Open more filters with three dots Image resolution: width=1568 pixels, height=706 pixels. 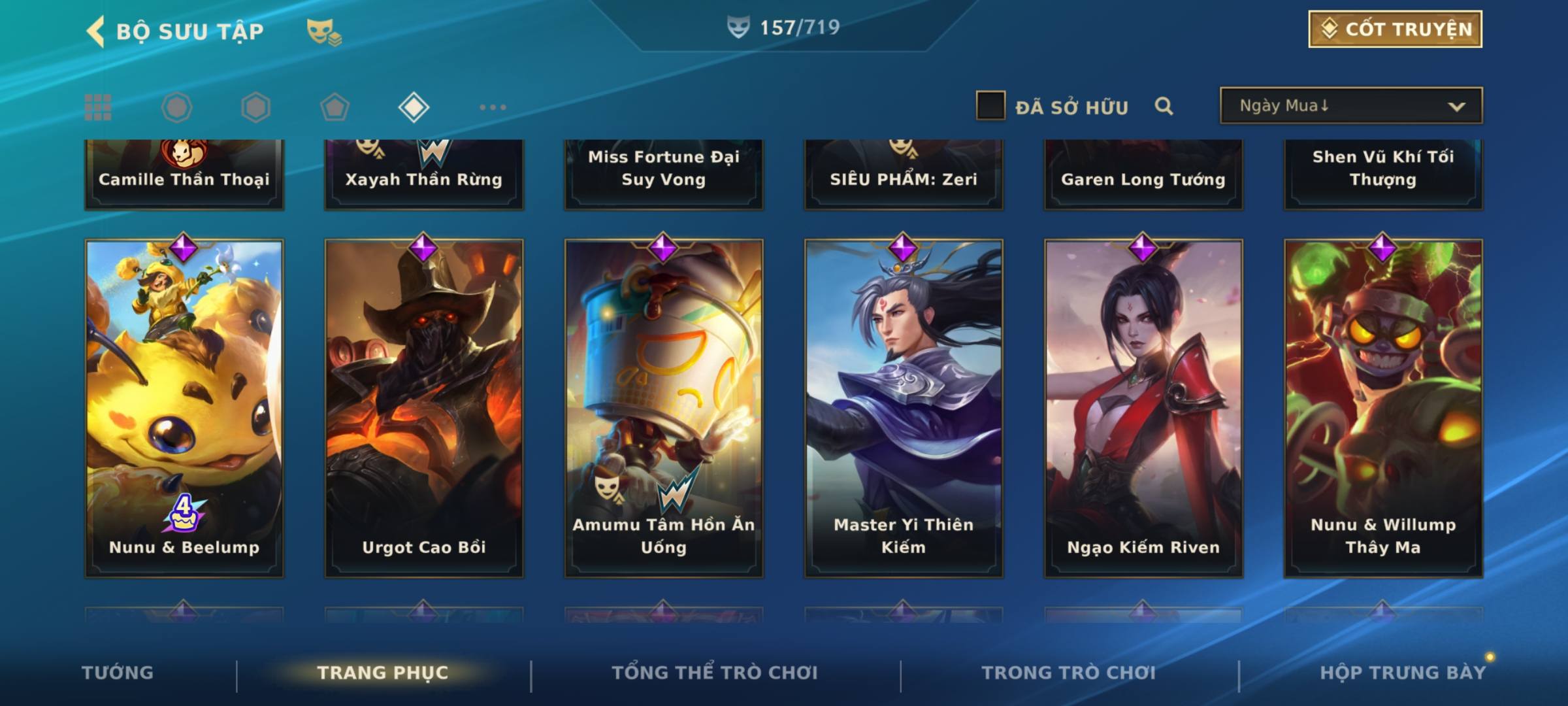493,107
